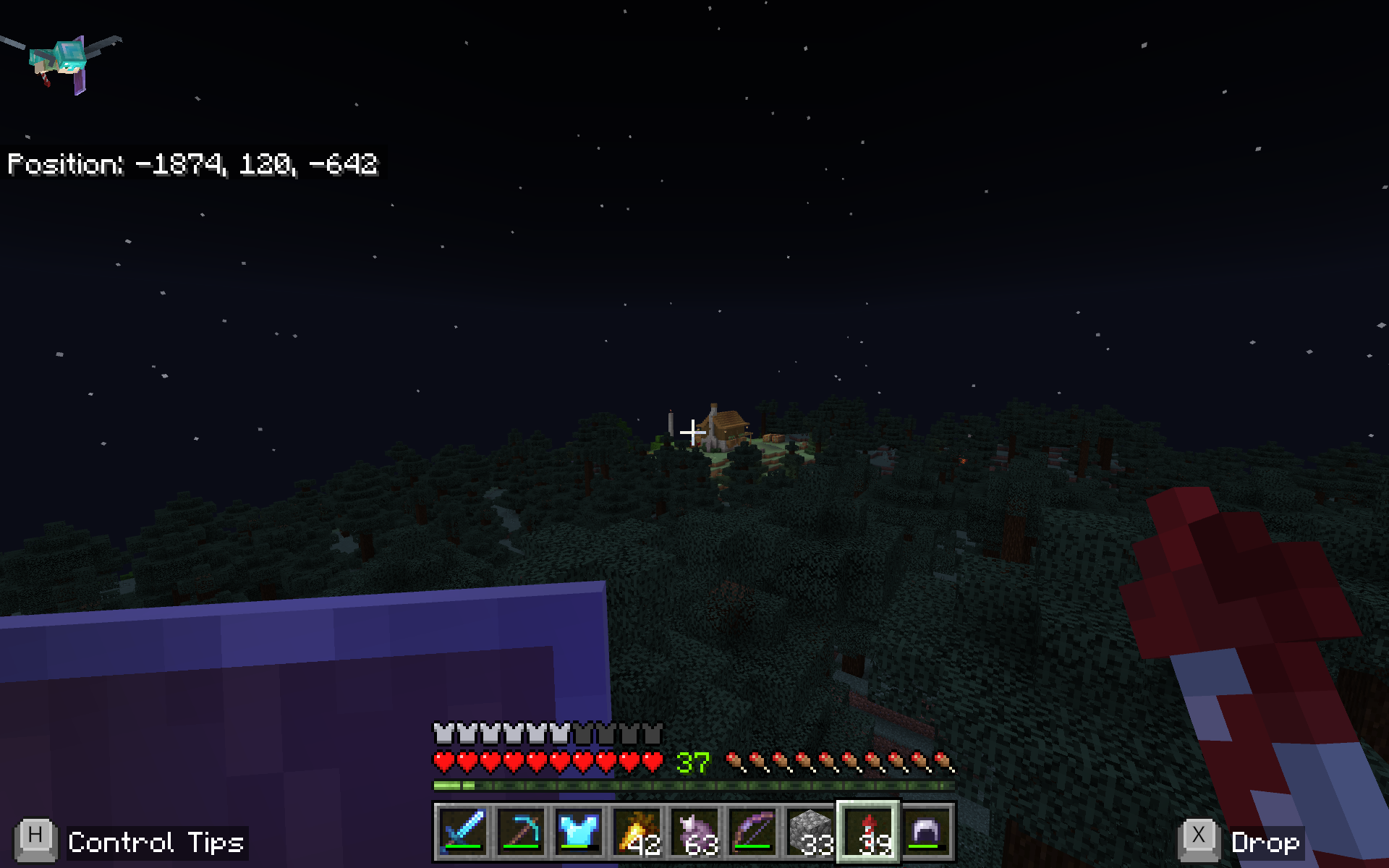Select the diamond chestplate slot
Screen dimensions: 1389x868
click(579, 832)
